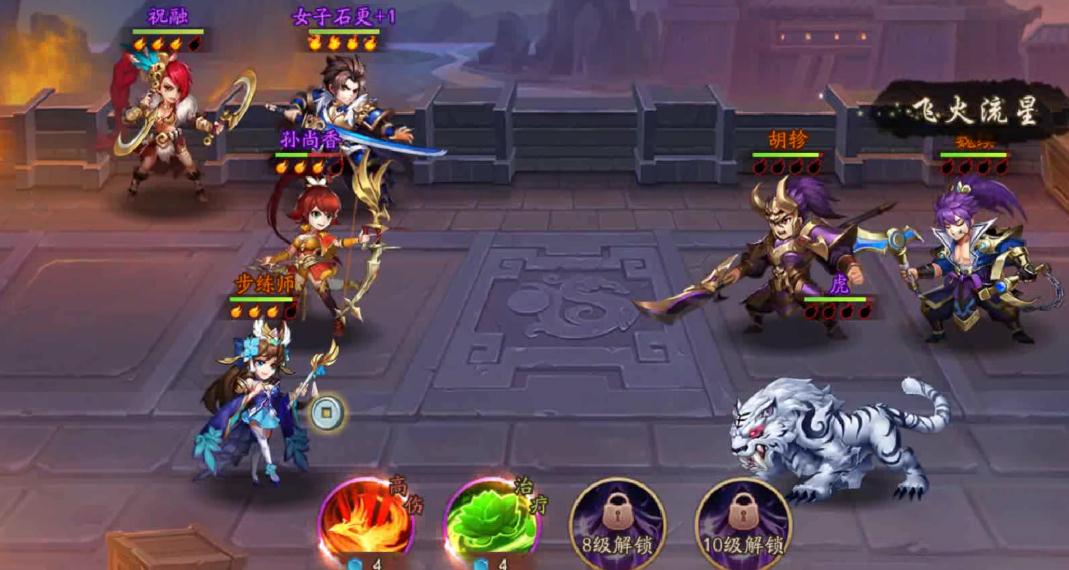Tap the locked 10级解锁 skill slot
The image size is (1069, 570).
(x=742, y=521)
